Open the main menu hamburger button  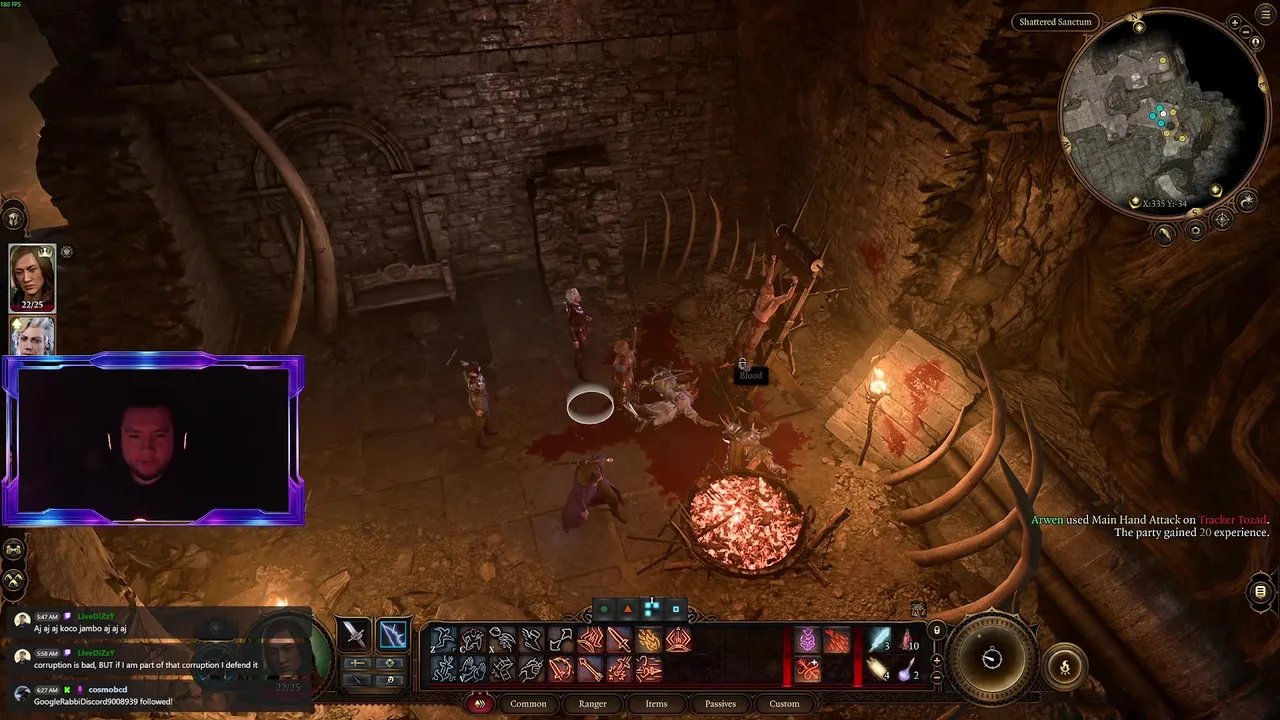click(1268, 13)
